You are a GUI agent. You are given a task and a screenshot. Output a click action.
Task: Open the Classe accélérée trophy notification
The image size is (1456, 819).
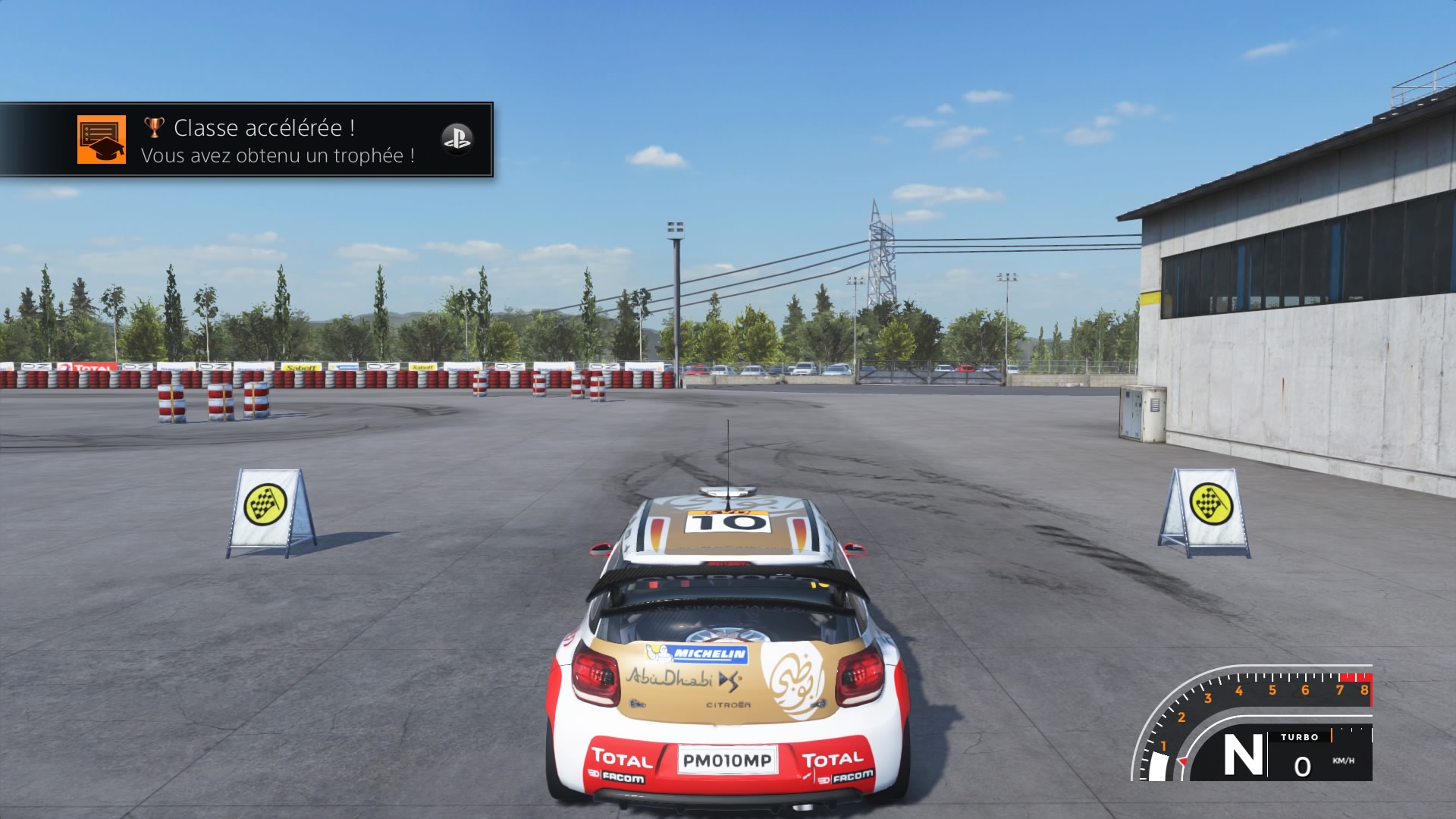click(x=278, y=141)
